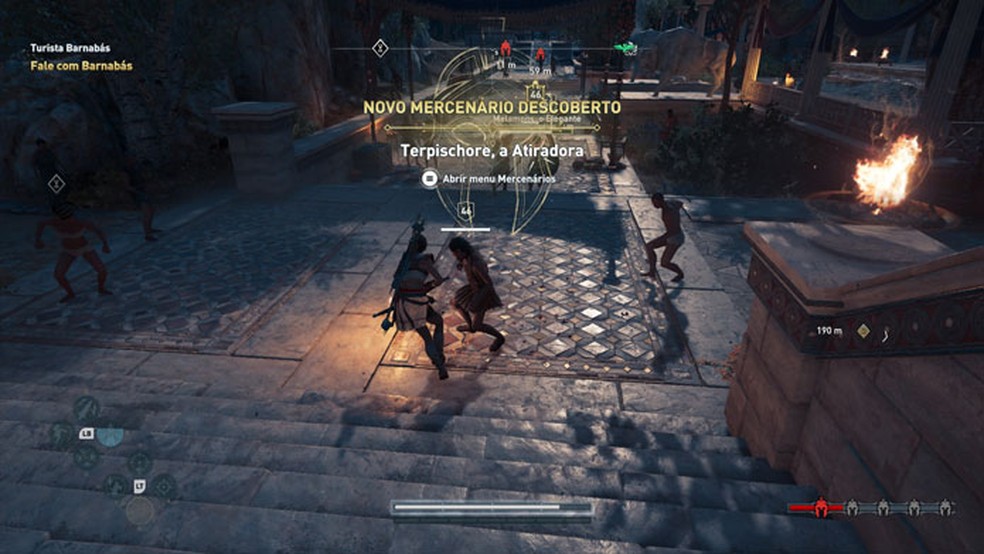Click the 'Turista Barnabás' quest title
Viewport: 984px width, 554px height.
click(70, 46)
